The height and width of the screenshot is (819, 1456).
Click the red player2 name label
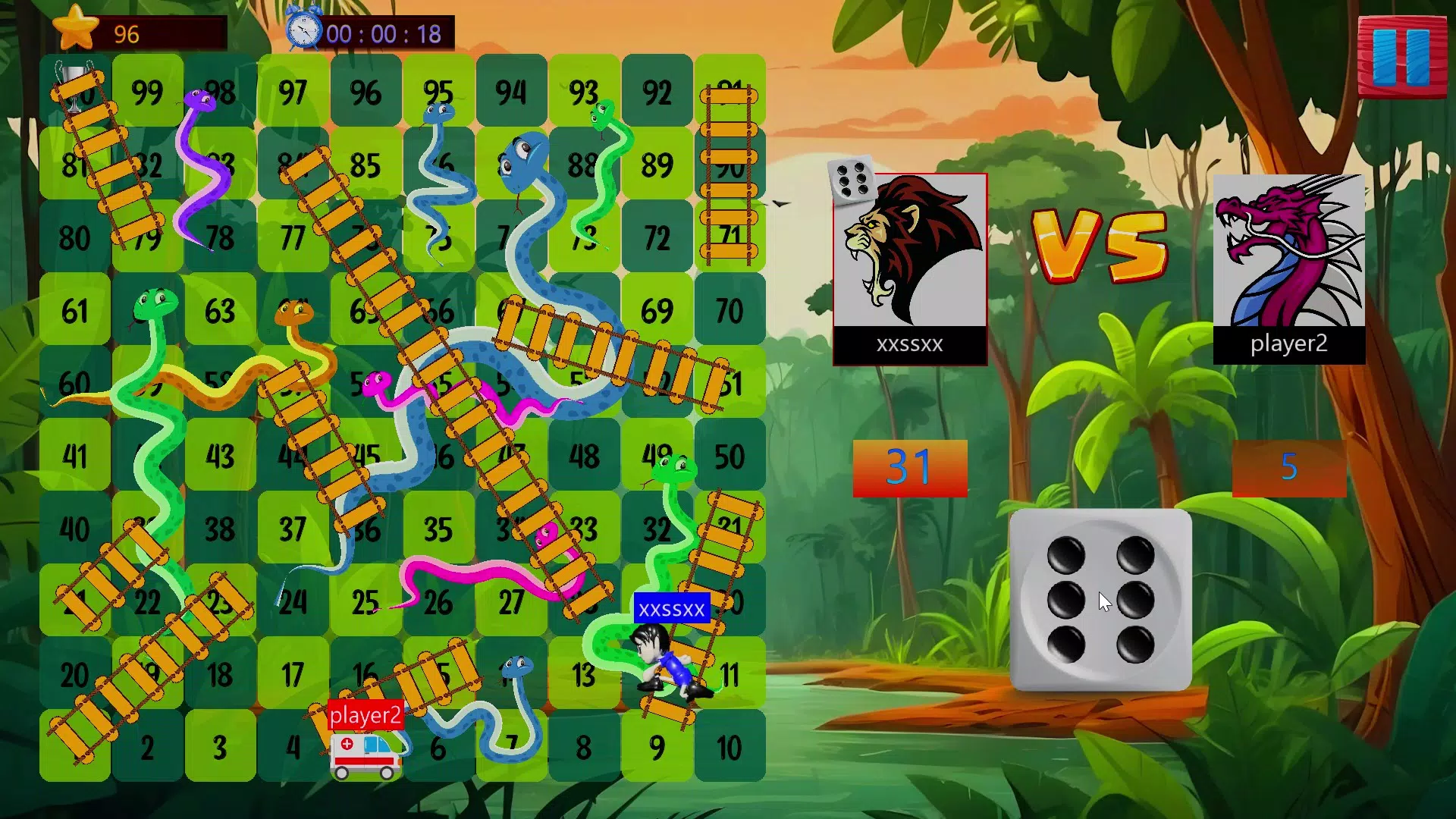(366, 714)
